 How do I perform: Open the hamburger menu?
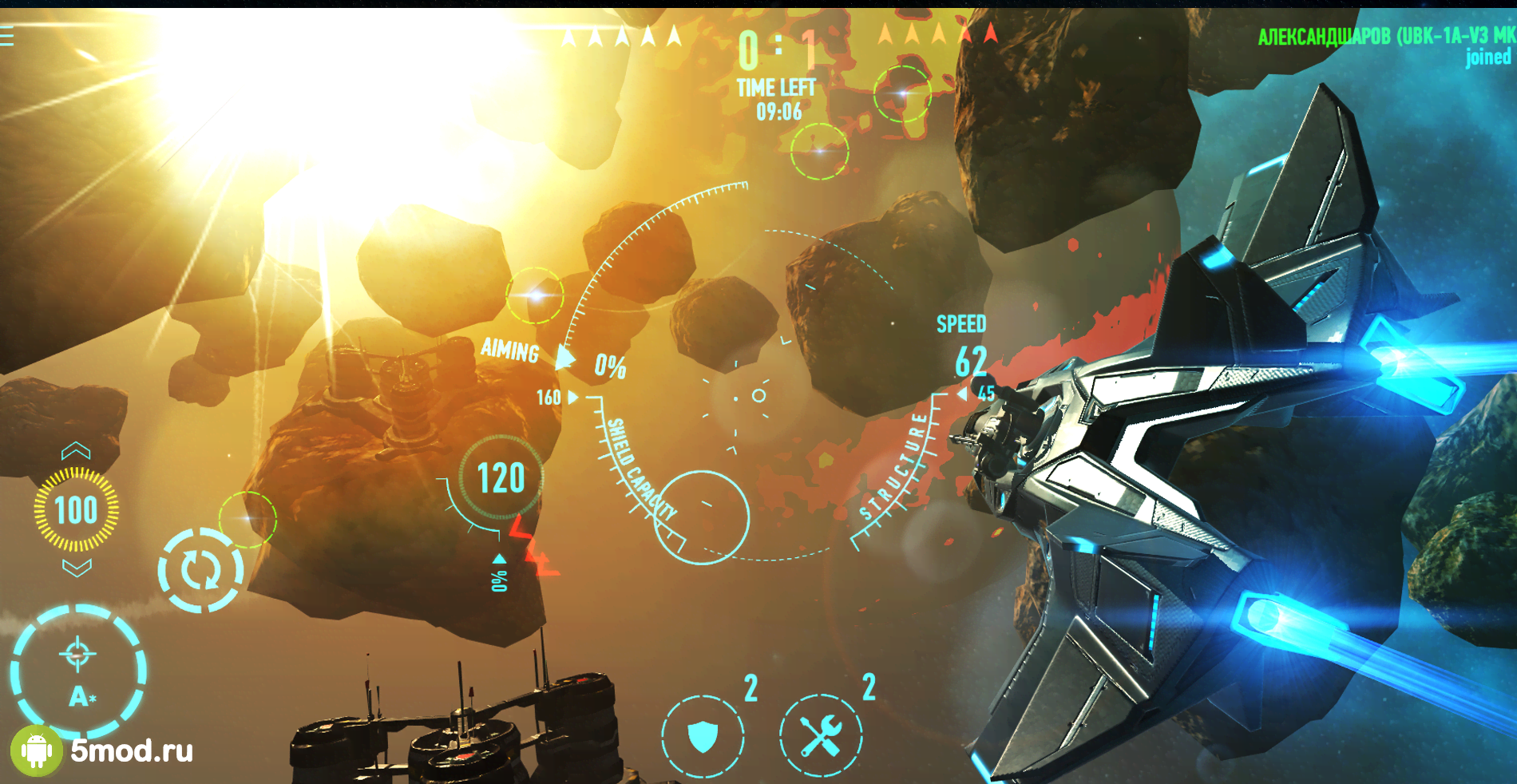(x=7, y=37)
